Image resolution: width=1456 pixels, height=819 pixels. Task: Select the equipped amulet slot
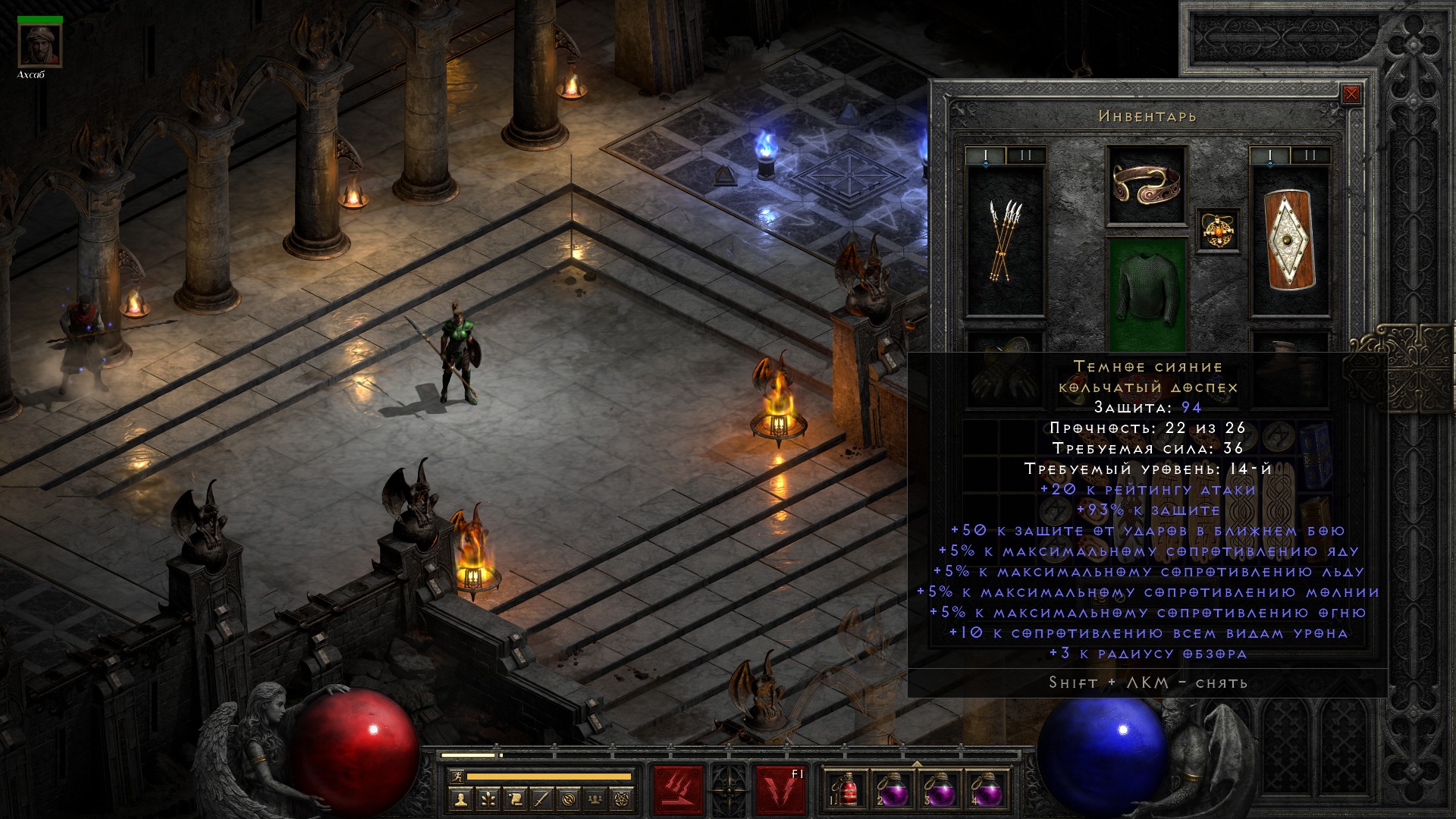pyautogui.click(x=1219, y=230)
